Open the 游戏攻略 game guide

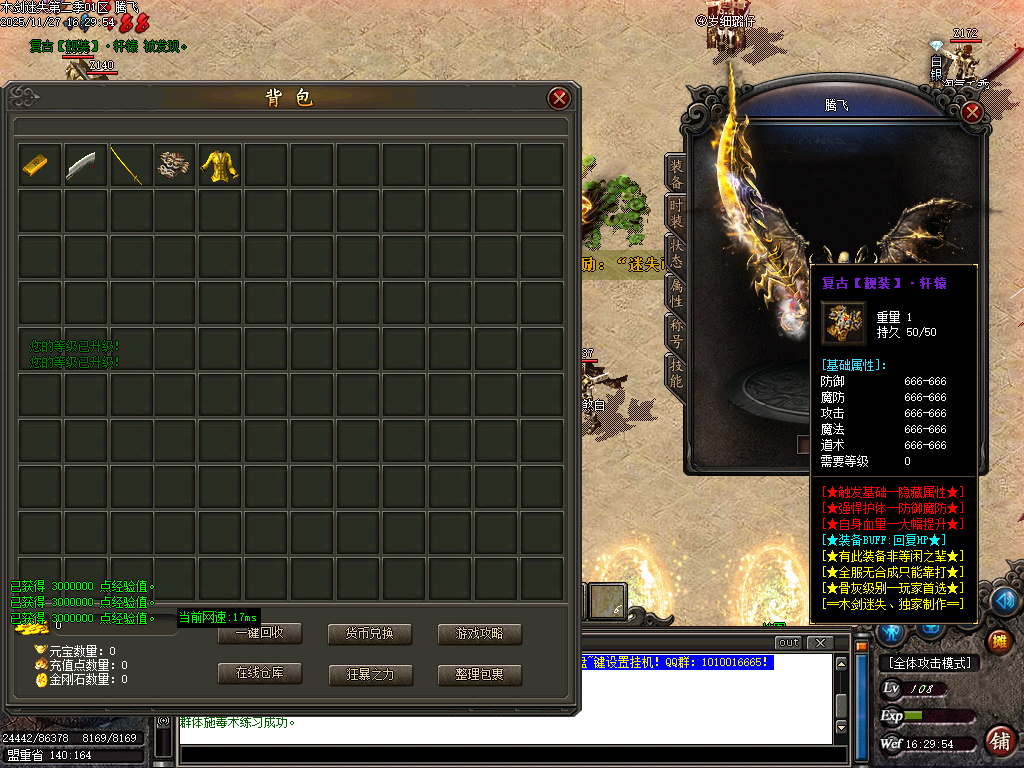click(x=480, y=634)
